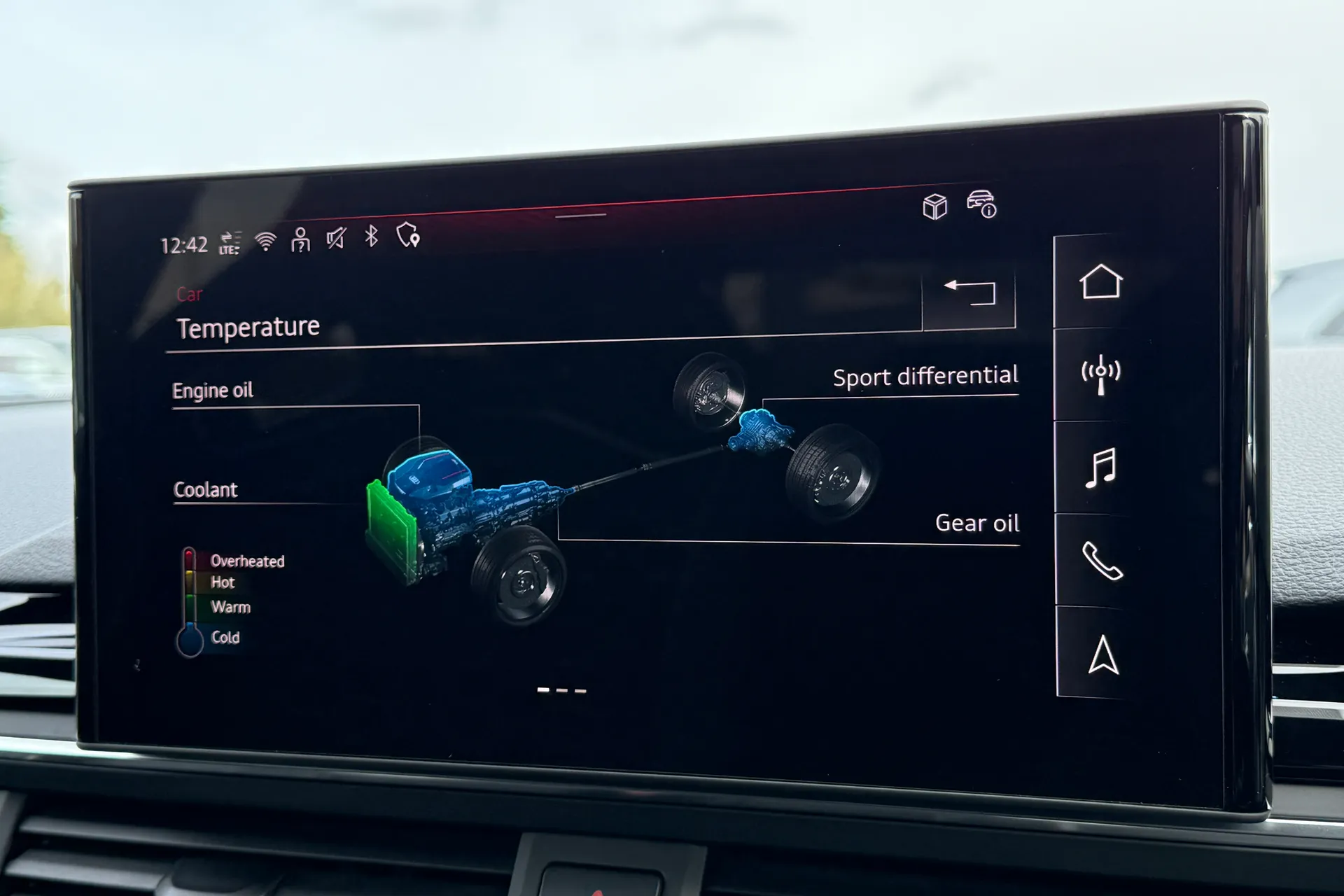
Task: Select the Coolant label
Action: [206, 489]
